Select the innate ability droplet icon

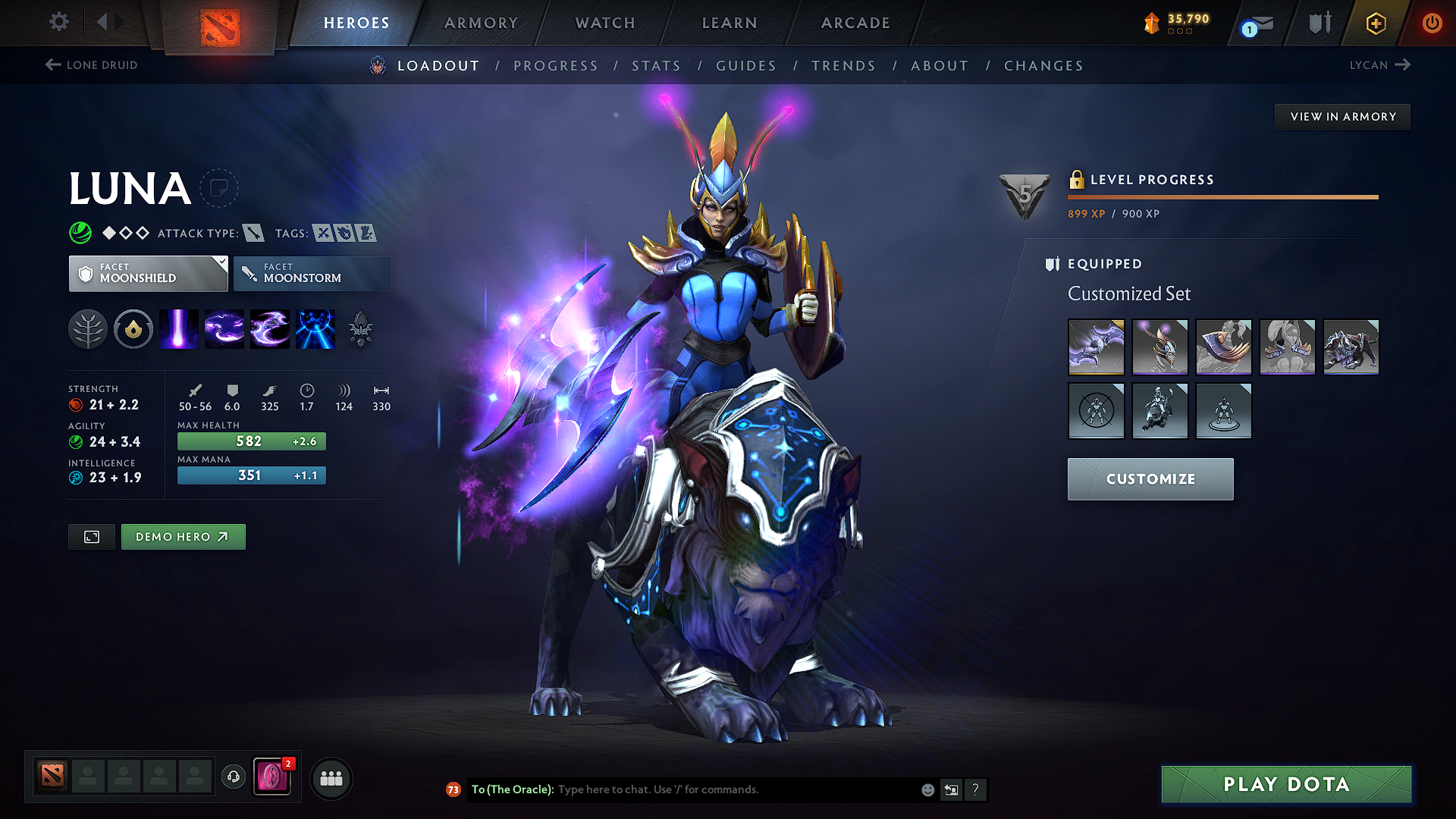point(133,328)
